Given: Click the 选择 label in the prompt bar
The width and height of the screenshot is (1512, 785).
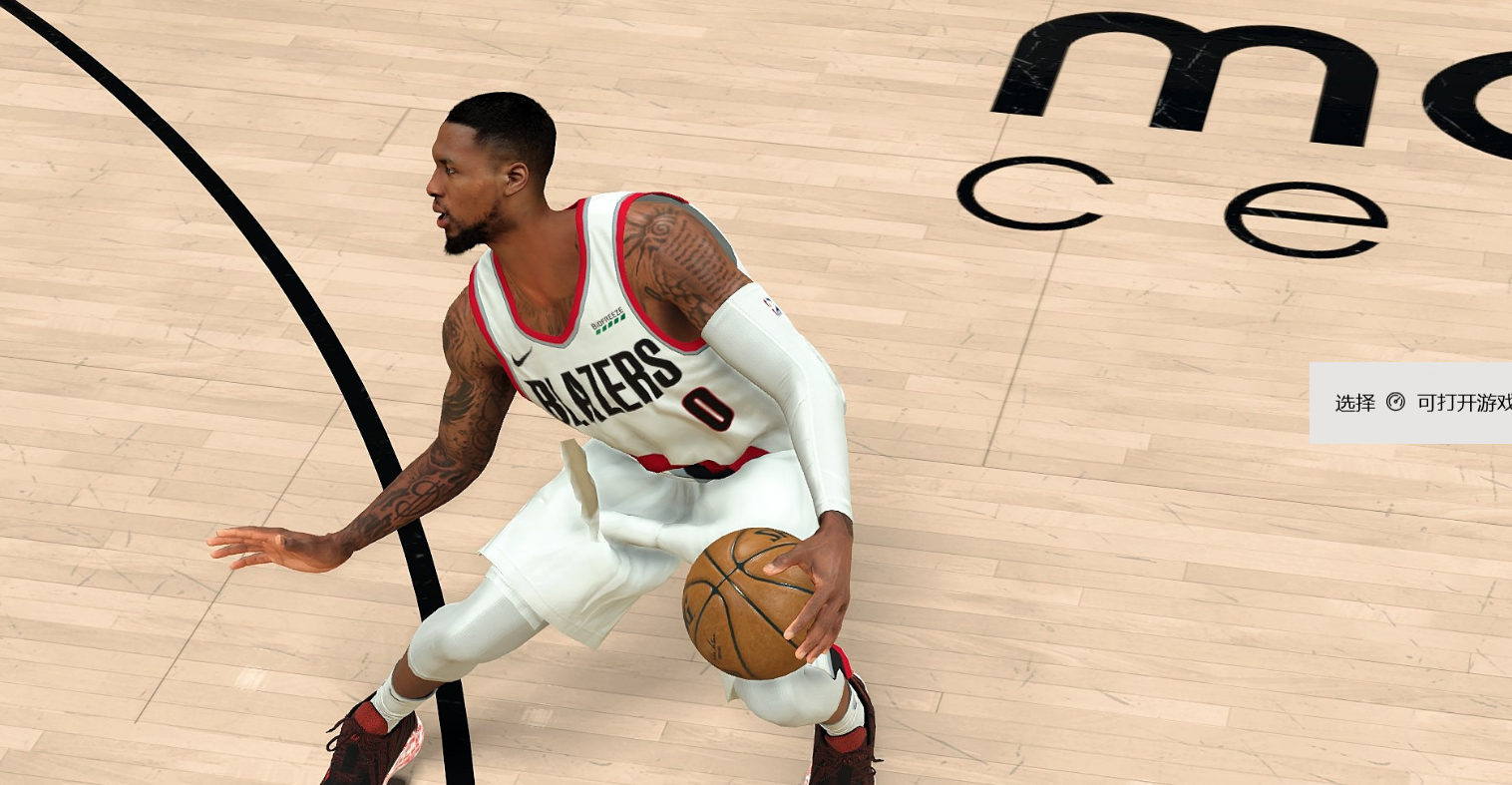Looking at the screenshot, I should pos(1352,403).
